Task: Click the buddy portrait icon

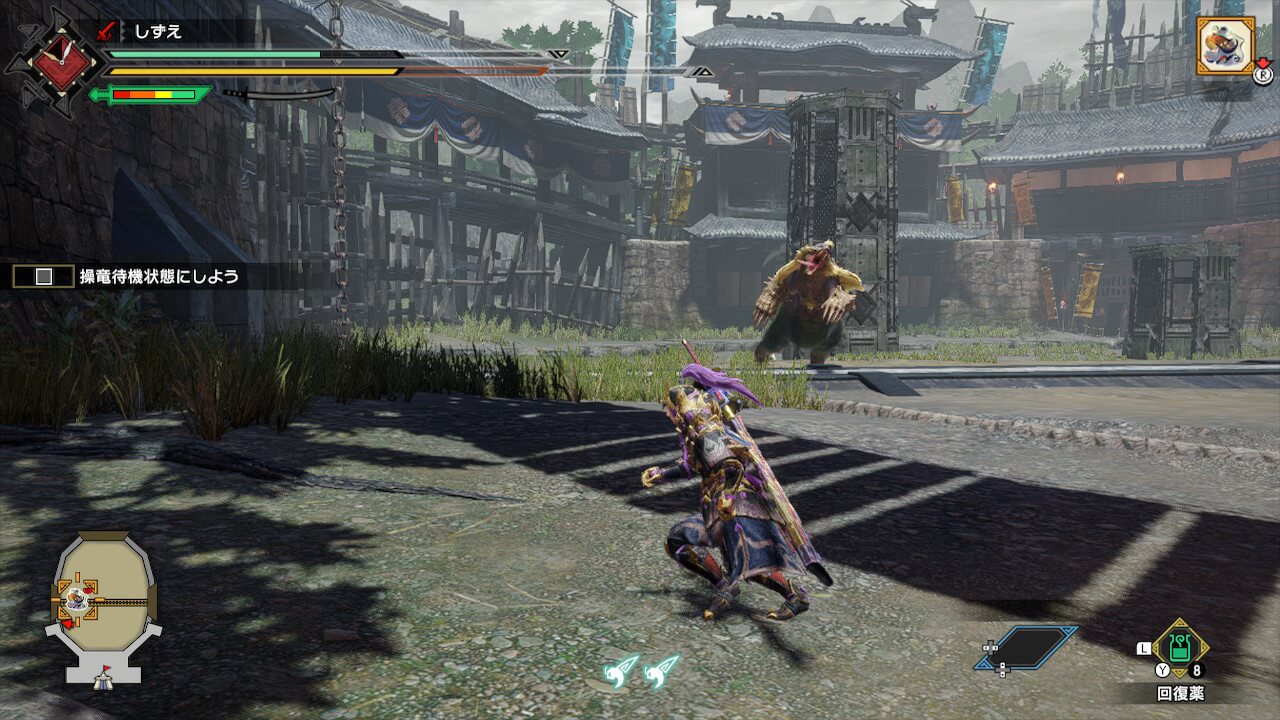Action: [x=1225, y=45]
